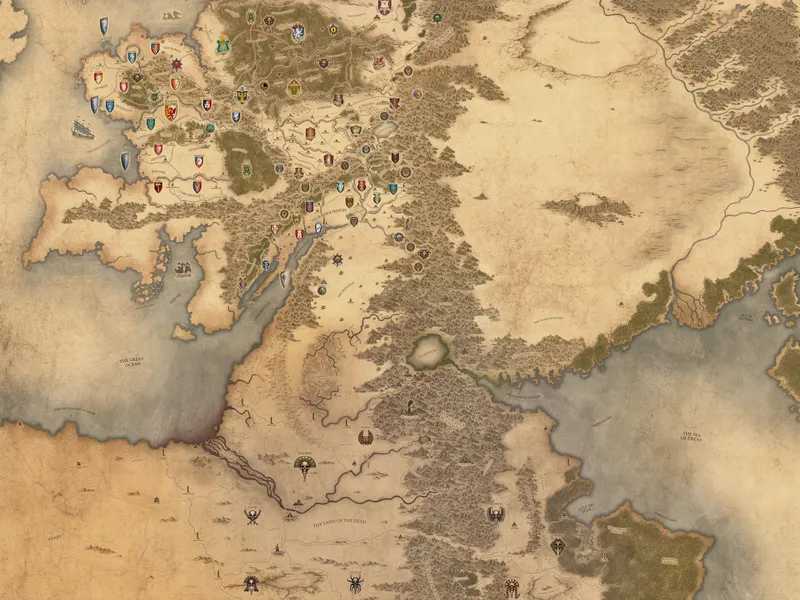Choose the scarab beetle faction marker
Viewport: 800px width, 600px height.
(x=356, y=583)
